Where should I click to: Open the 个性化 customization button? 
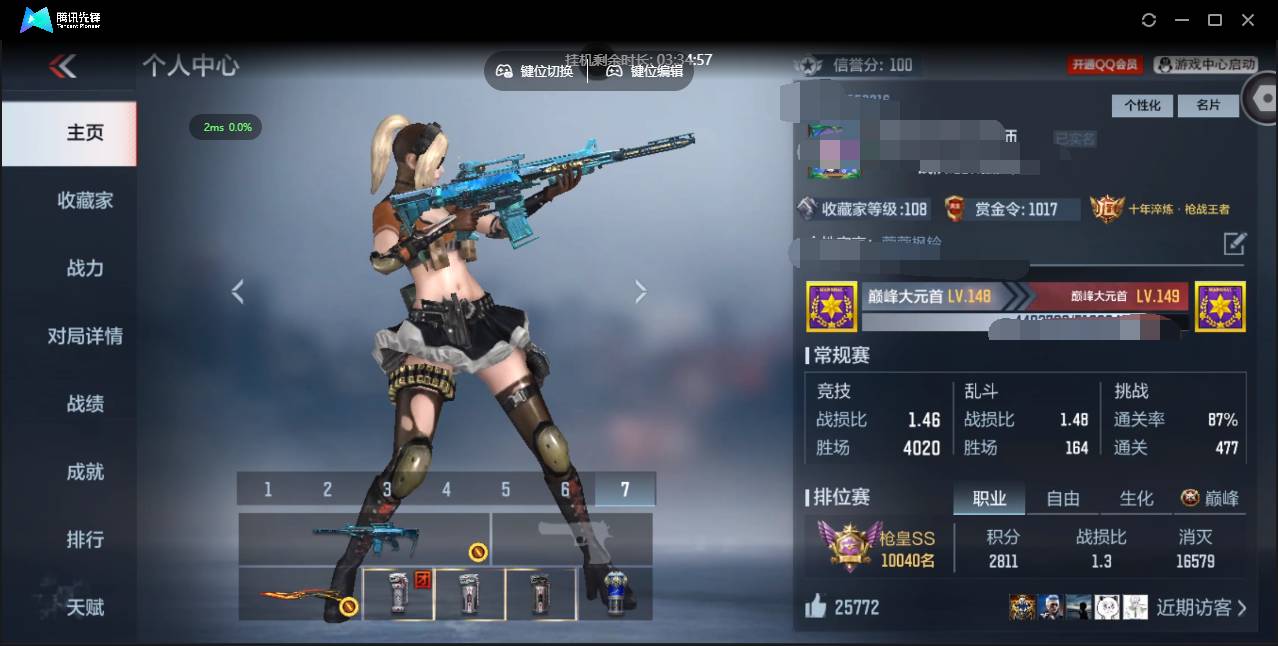tap(1142, 105)
